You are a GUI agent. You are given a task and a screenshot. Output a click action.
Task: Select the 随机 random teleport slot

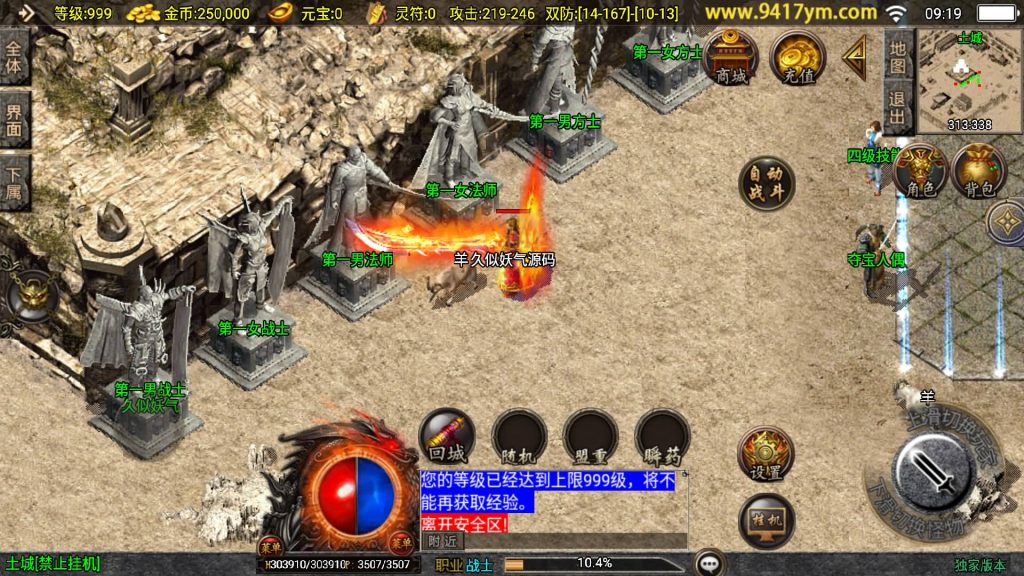(518, 435)
